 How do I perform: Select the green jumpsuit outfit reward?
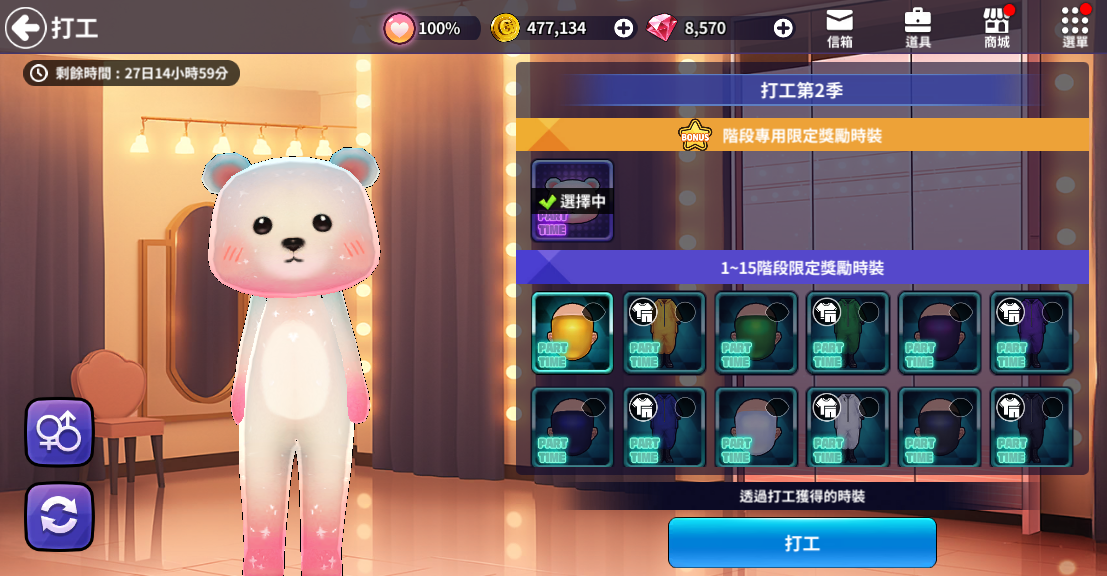[848, 332]
